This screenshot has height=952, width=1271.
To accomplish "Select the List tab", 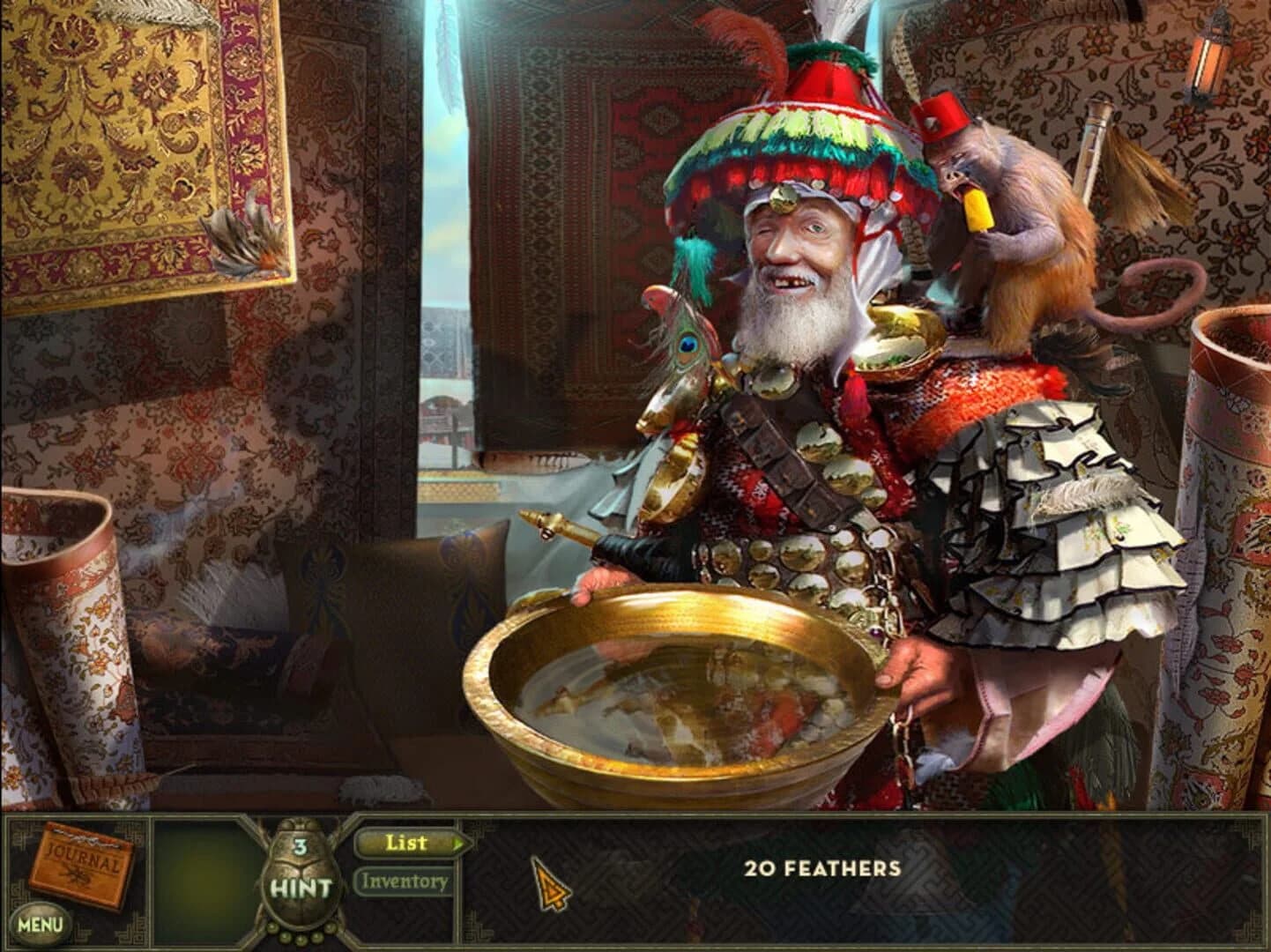I will pos(405,843).
